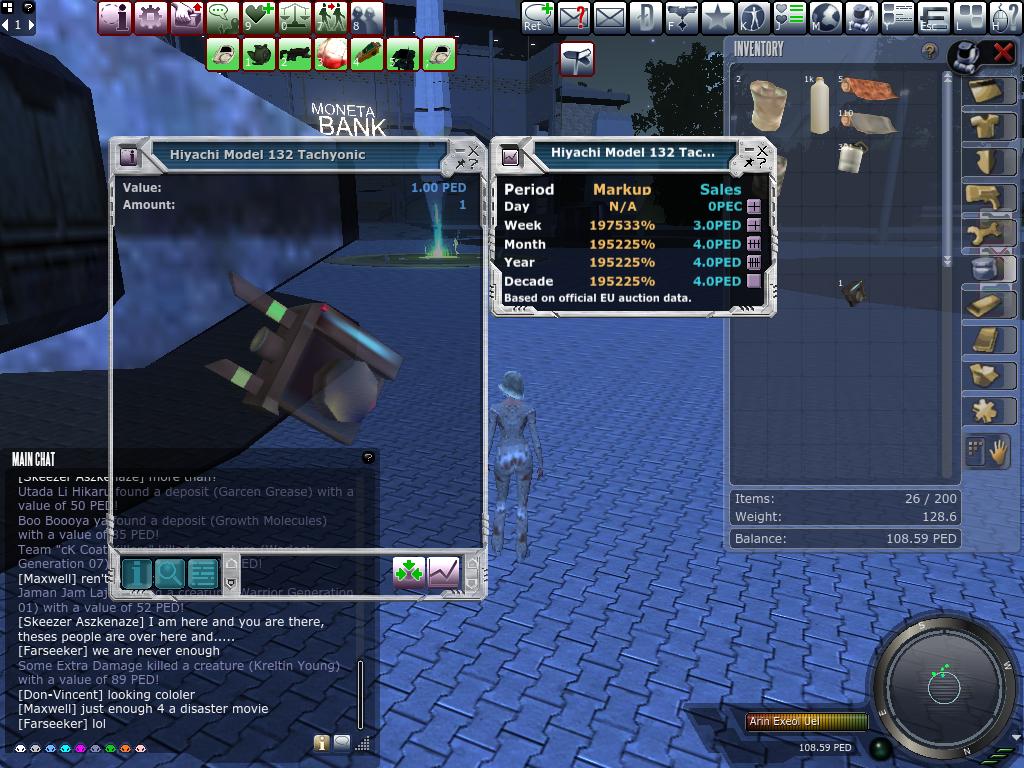This screenshot has width=1024, height=768.
Task: Expand the Week markup history row
Action: click(754, 226)
